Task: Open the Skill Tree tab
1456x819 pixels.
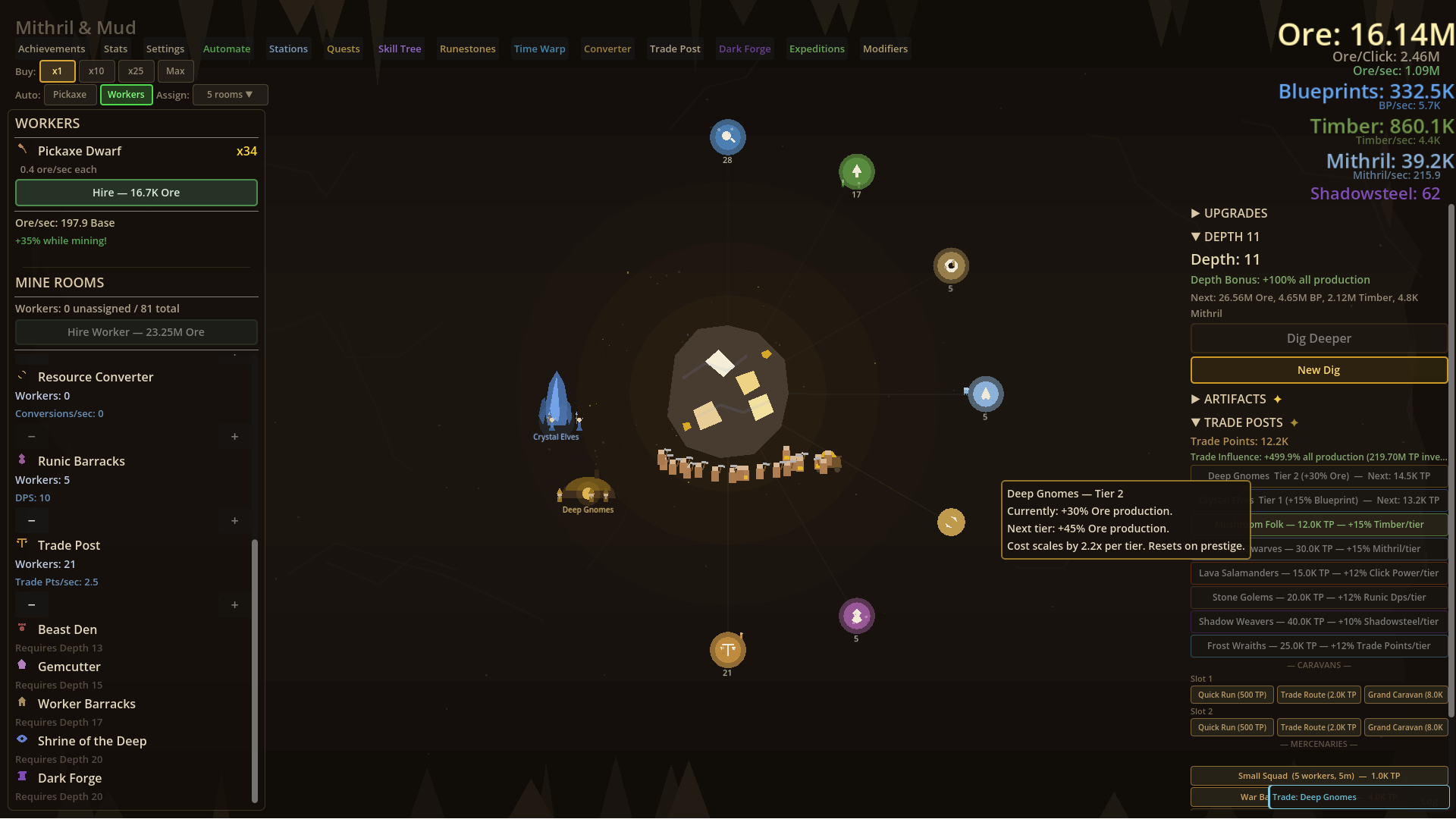Action: [400, 48]
